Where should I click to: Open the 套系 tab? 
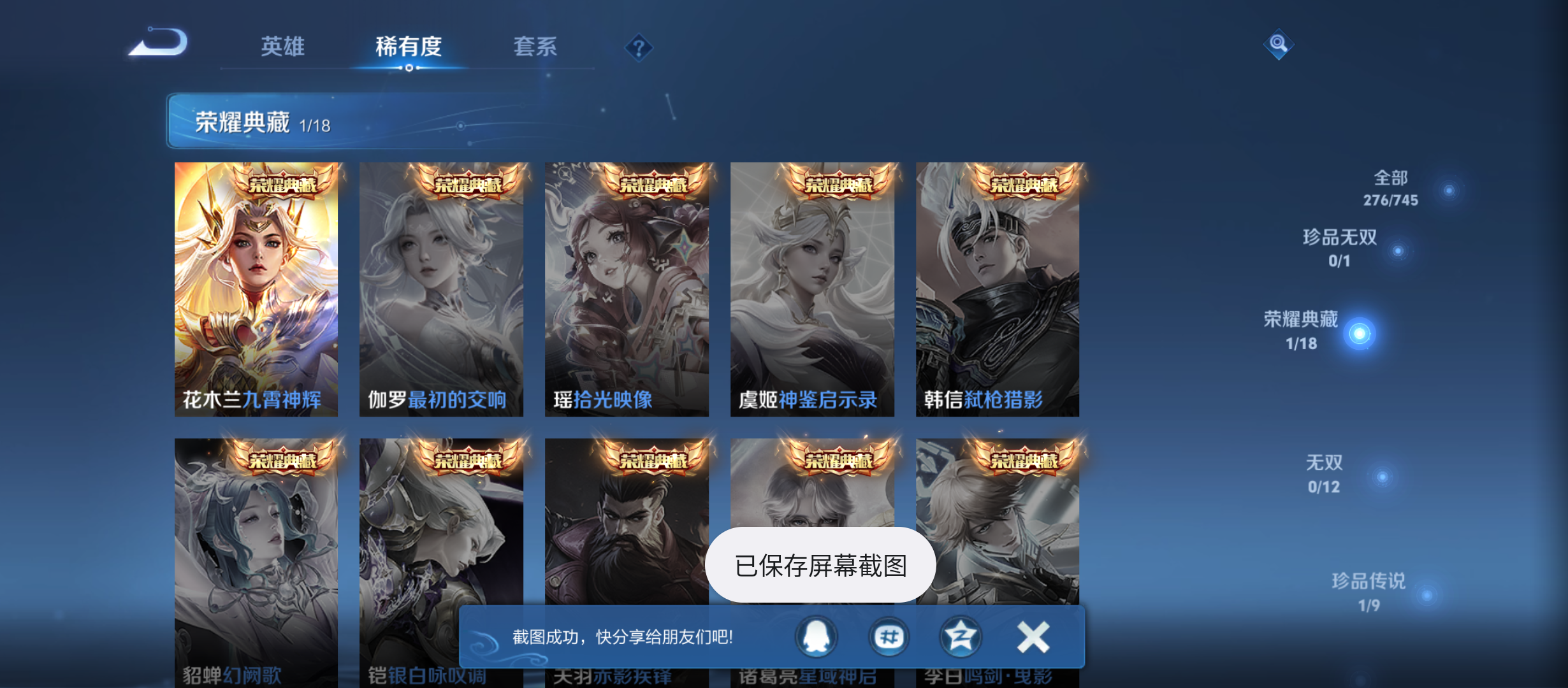point(535,47)
